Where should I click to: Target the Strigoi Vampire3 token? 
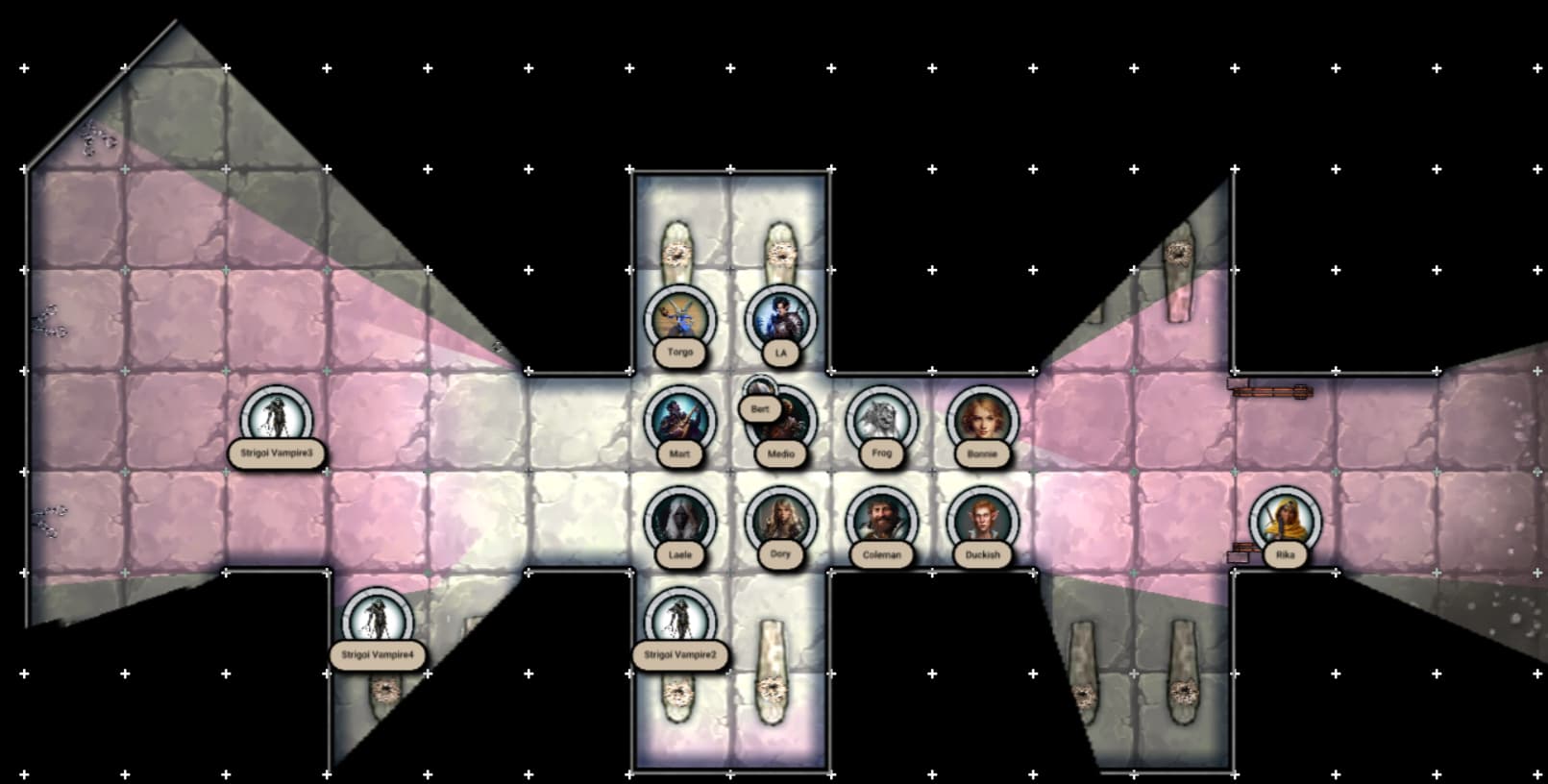tap(277, 420)
